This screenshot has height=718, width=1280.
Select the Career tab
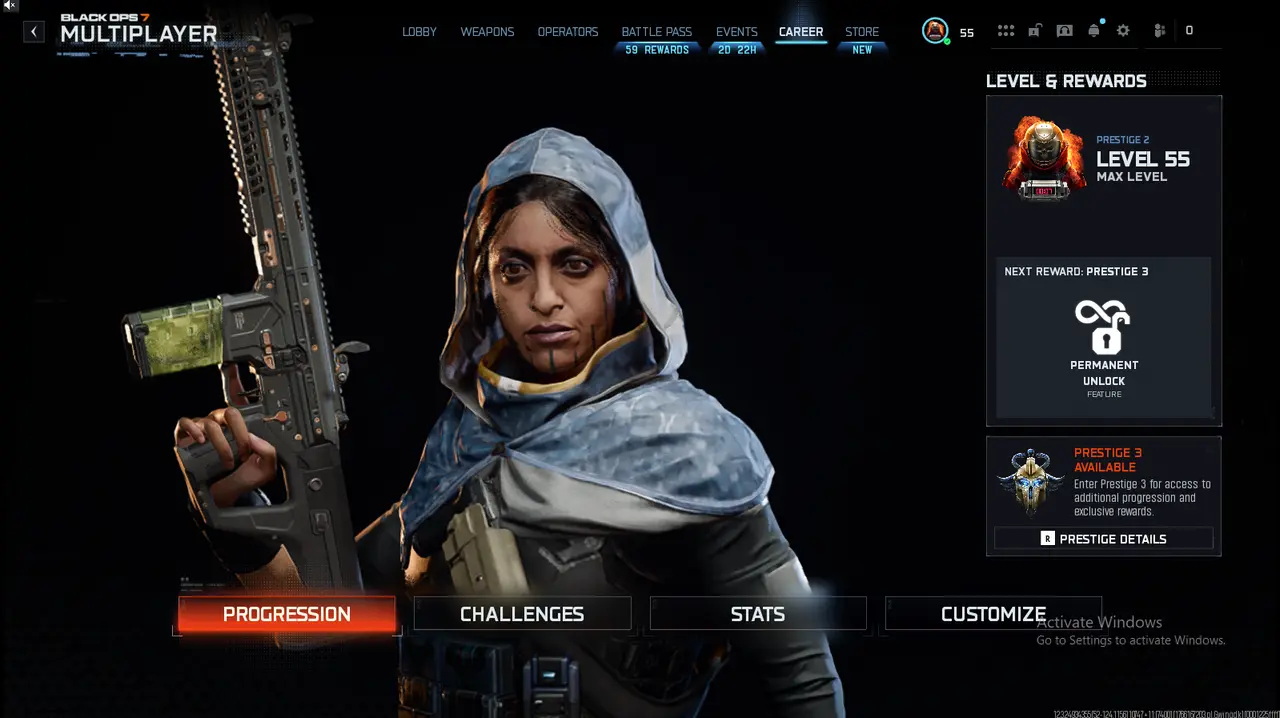tap(801, 32)
